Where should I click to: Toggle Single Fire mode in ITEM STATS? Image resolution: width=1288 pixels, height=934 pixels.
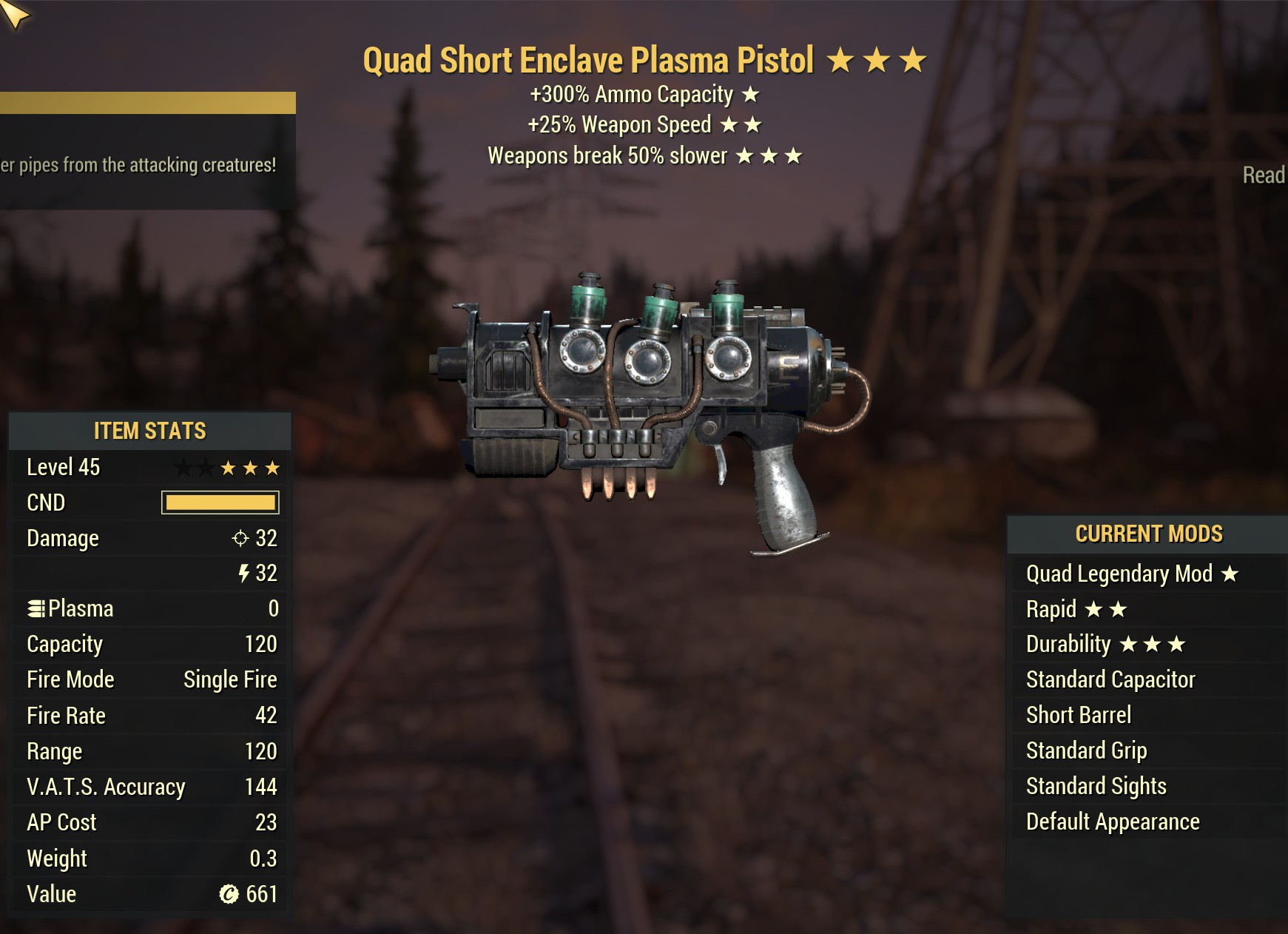point(231,679)
